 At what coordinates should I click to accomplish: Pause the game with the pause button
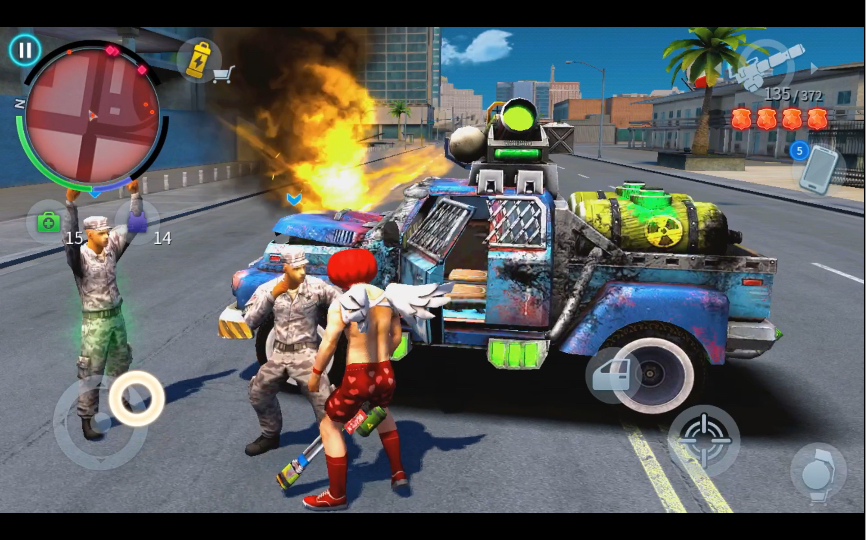pyautogui.click(x=25, y=50)
